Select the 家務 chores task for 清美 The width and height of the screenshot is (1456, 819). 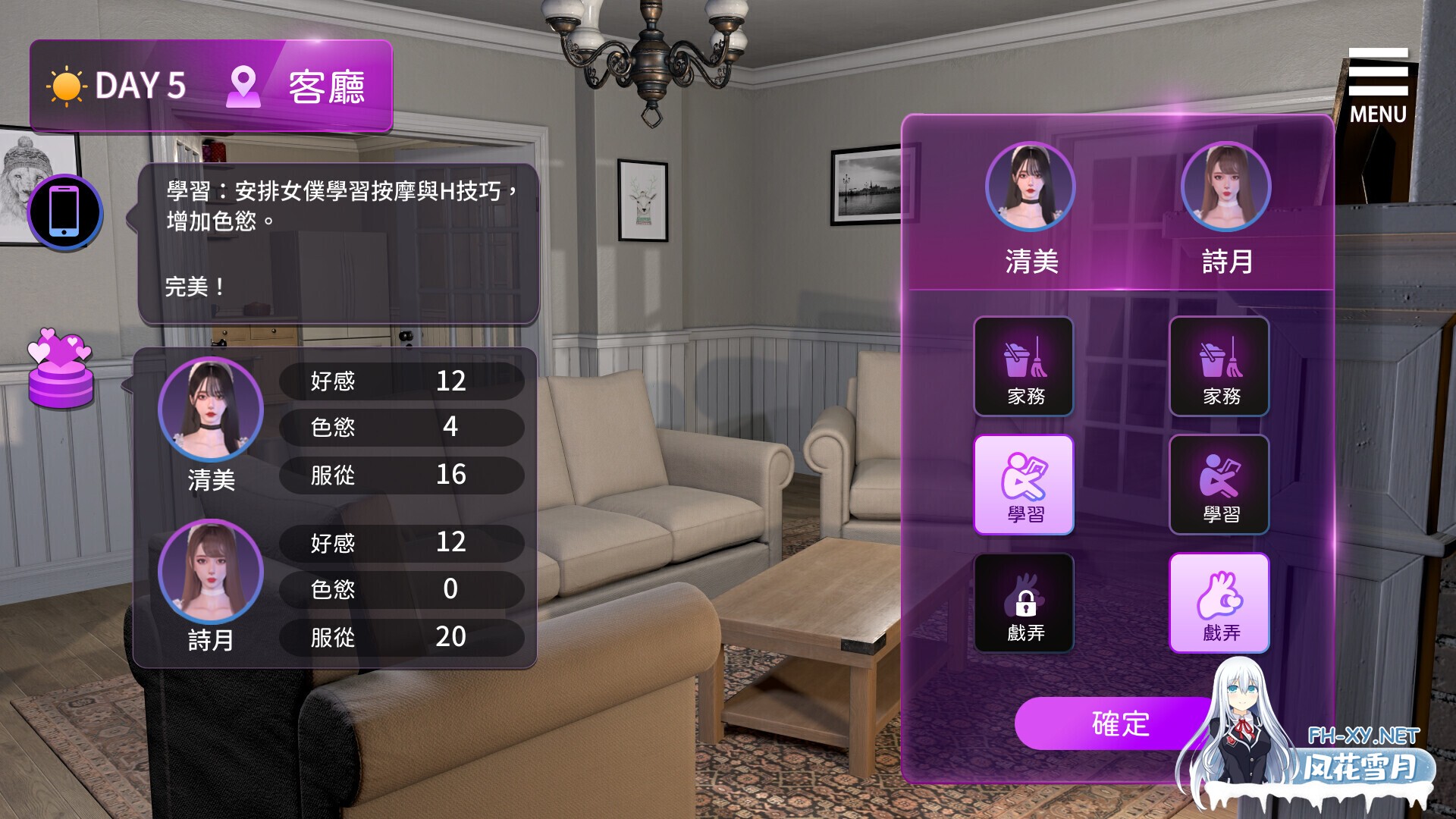click(1024, 367)
